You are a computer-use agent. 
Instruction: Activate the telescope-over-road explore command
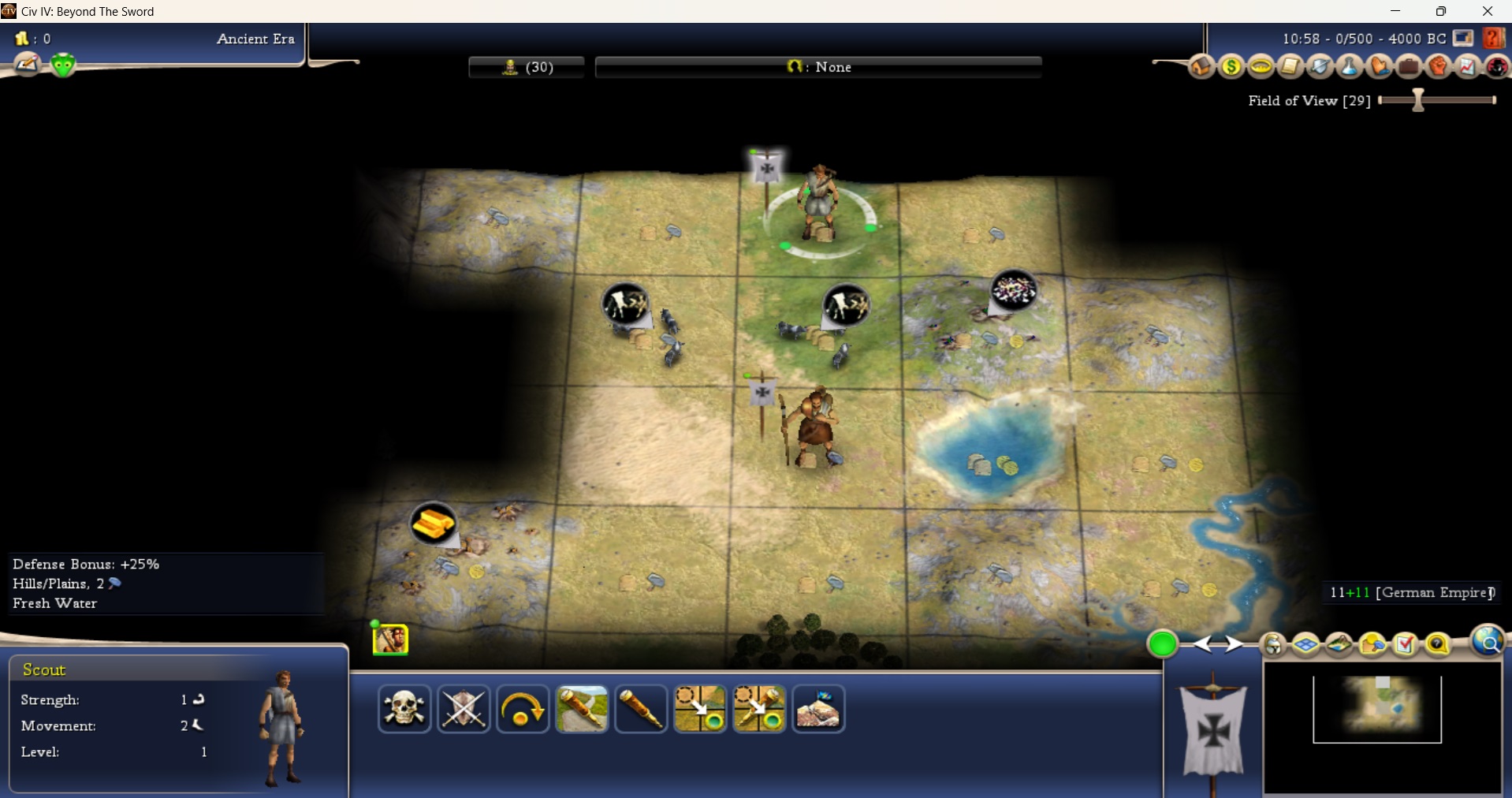(x=582, y=709)
